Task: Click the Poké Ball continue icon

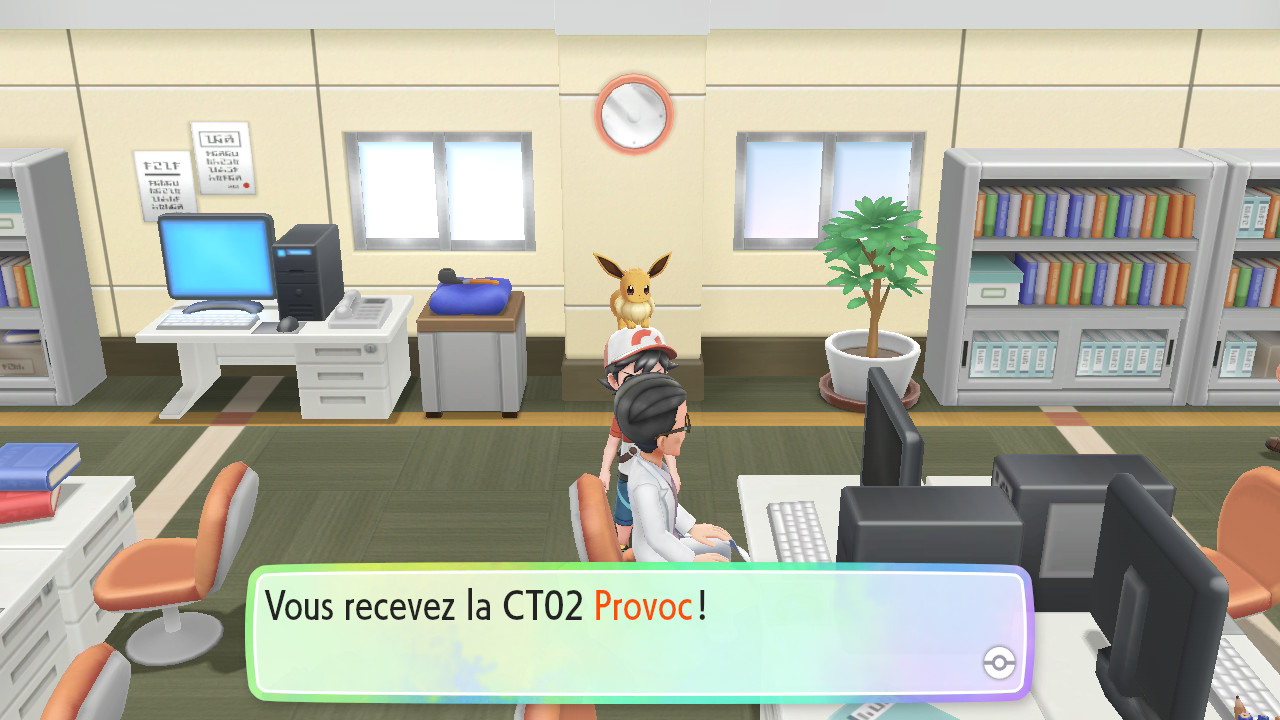Action: click(x=999, y=662)
